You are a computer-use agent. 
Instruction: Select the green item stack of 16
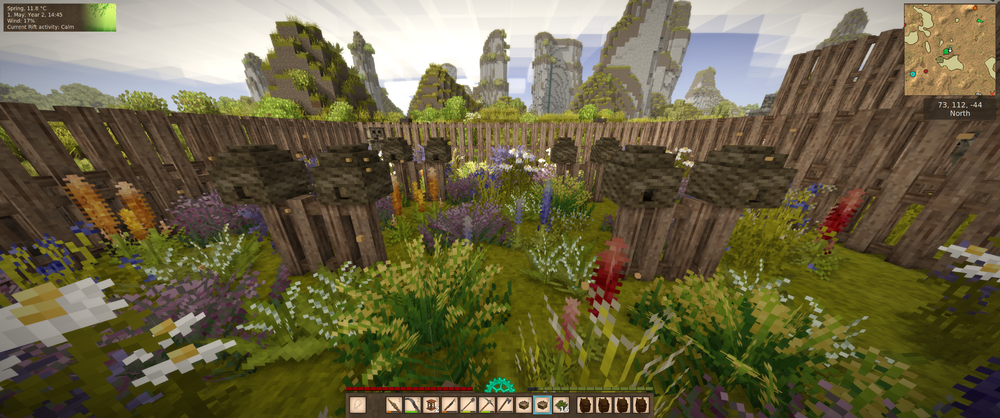pos(562,405)
